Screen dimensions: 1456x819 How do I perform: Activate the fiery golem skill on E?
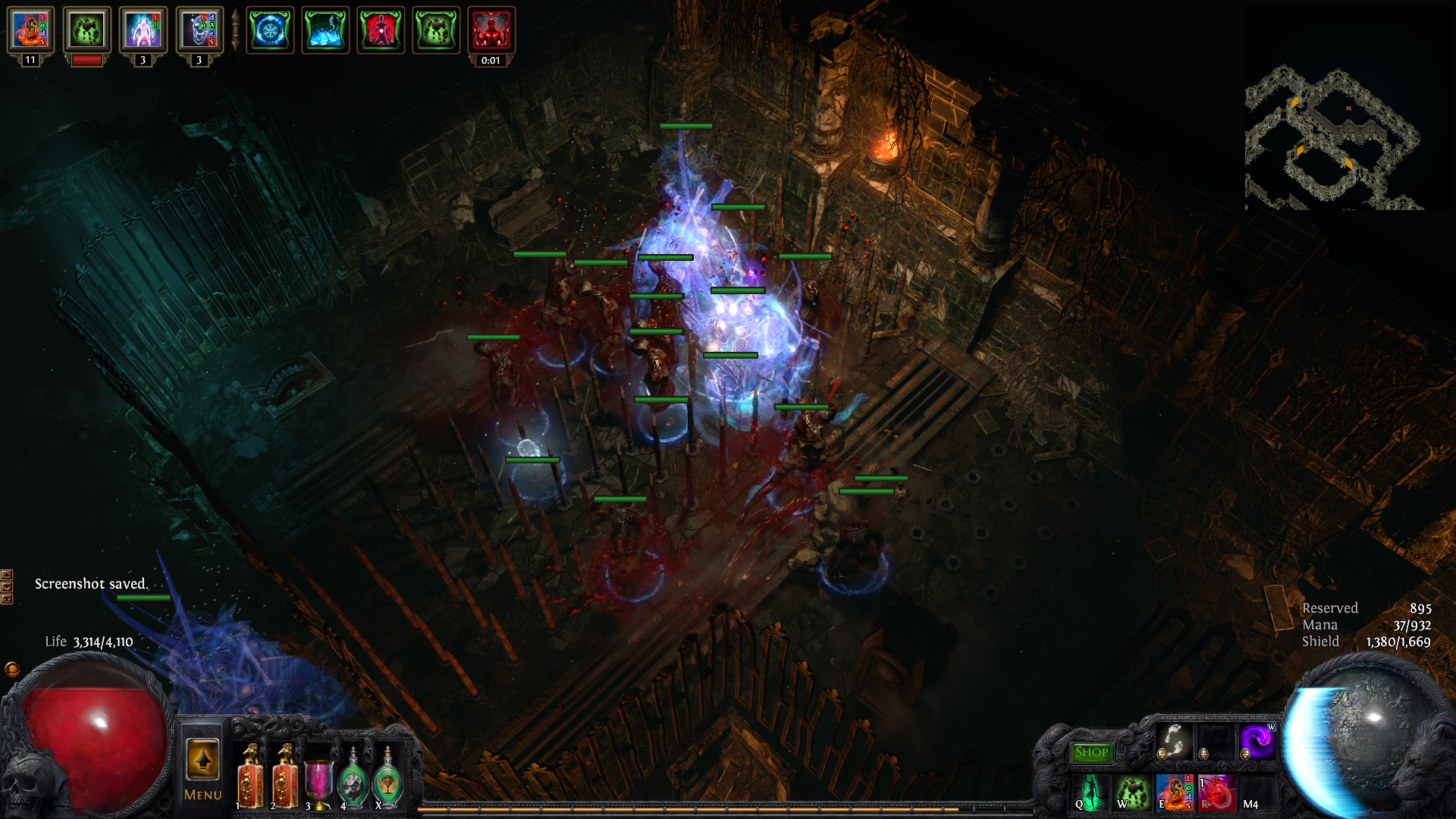click(1174, 792)
